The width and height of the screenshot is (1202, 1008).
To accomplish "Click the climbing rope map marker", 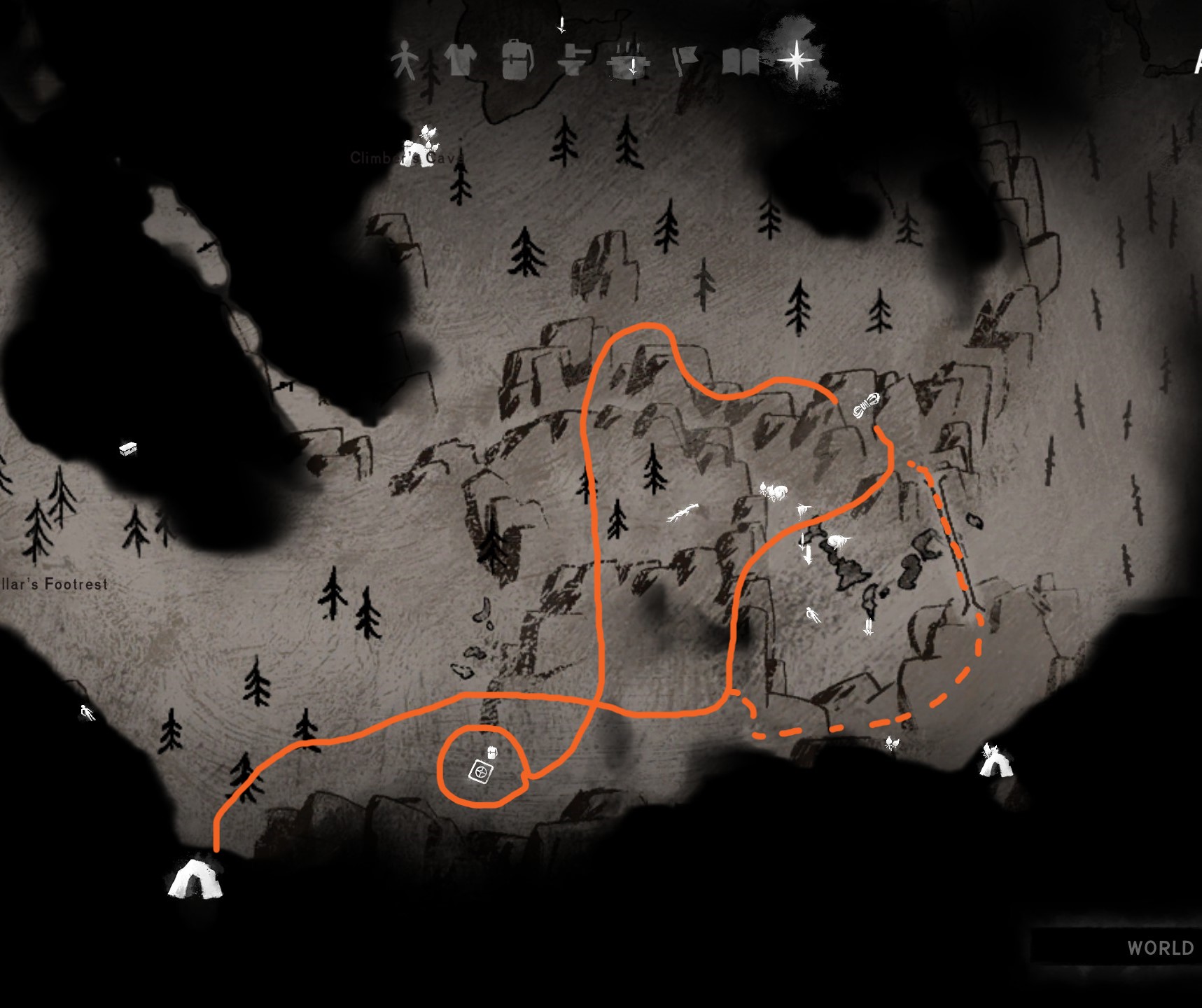I will [867, 406].
